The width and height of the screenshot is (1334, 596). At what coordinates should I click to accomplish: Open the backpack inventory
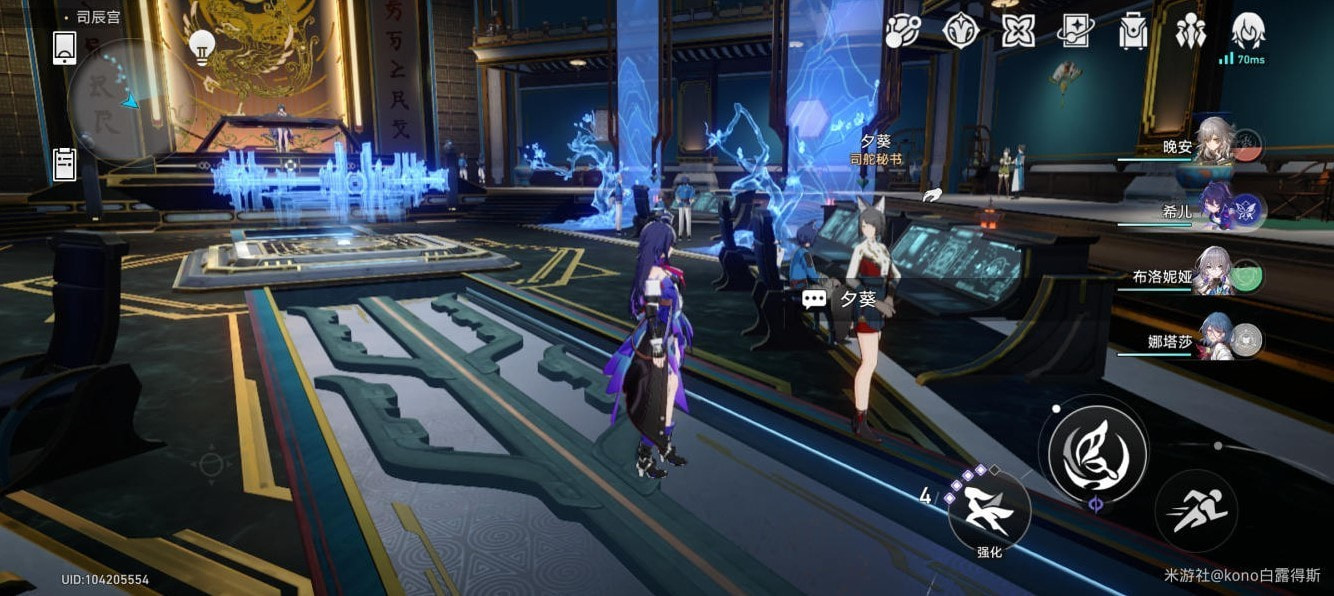pos(1134,31)
